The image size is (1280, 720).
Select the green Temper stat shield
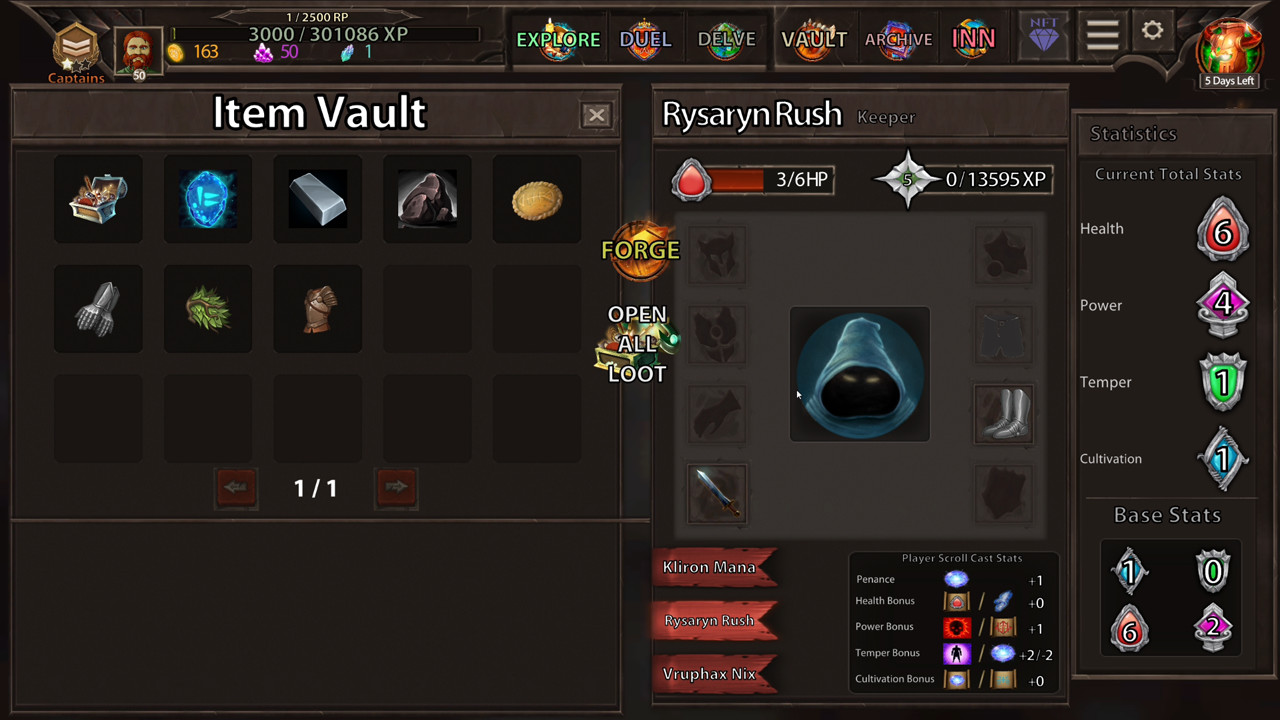1222,382
